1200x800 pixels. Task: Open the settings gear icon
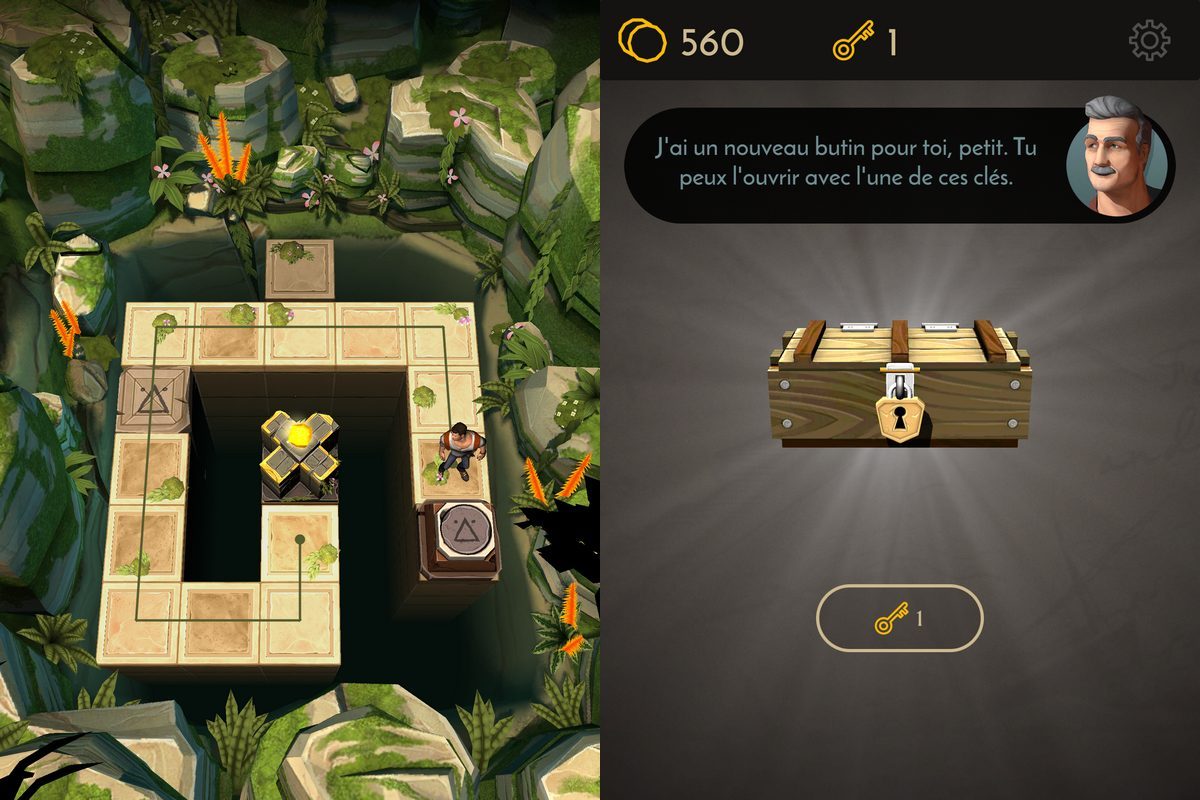(x=1149, y=41)
